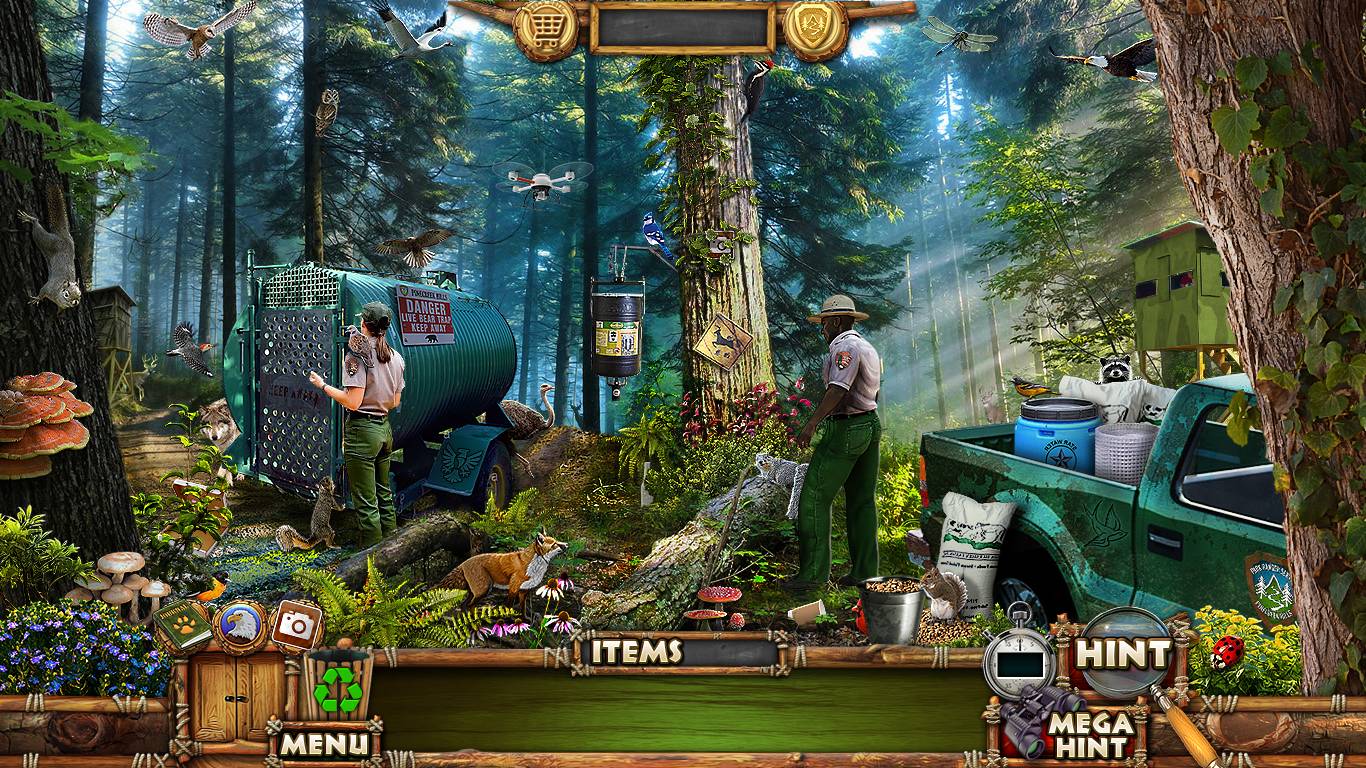Open the camera photo icon
This screenshot has height=768, width=1366.
[295, 626]
